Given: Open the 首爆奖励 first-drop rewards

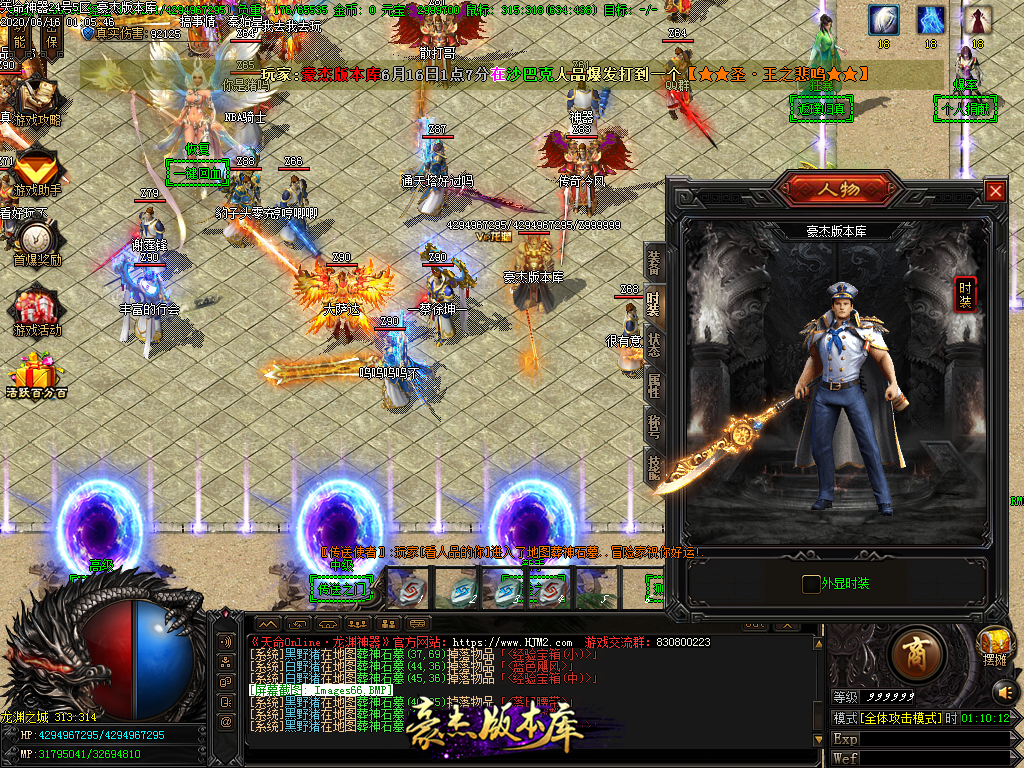Looking at the screenshot, I should 36,240.
